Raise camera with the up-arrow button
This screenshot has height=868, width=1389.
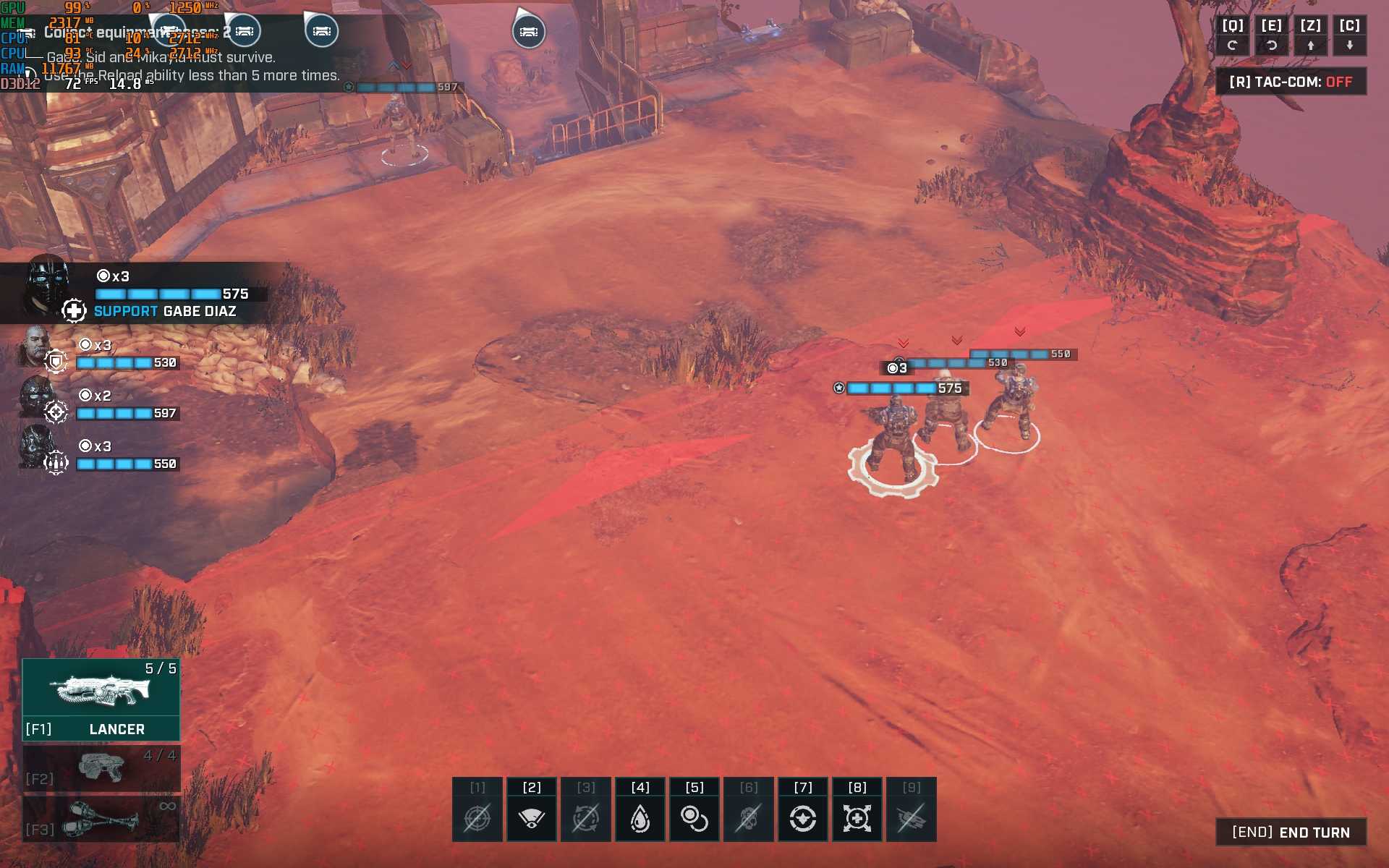1311,35
